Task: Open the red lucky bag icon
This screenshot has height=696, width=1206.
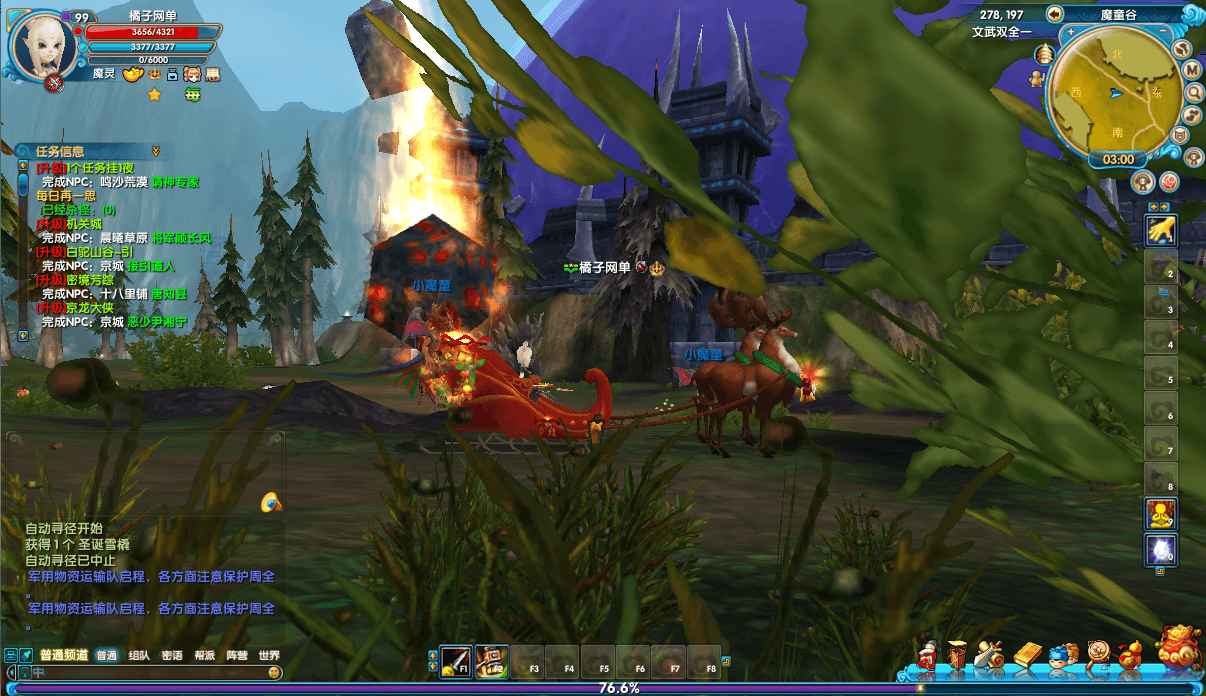Action: (1177, 649)
